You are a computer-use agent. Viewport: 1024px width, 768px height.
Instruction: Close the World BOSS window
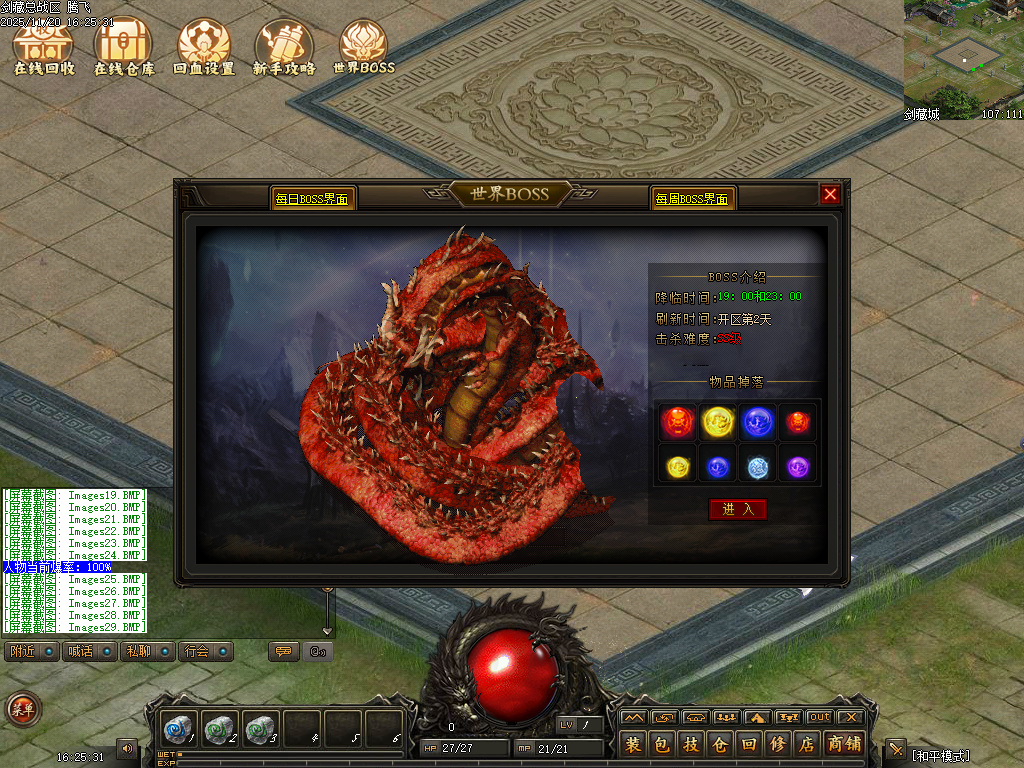pos(830,195)
